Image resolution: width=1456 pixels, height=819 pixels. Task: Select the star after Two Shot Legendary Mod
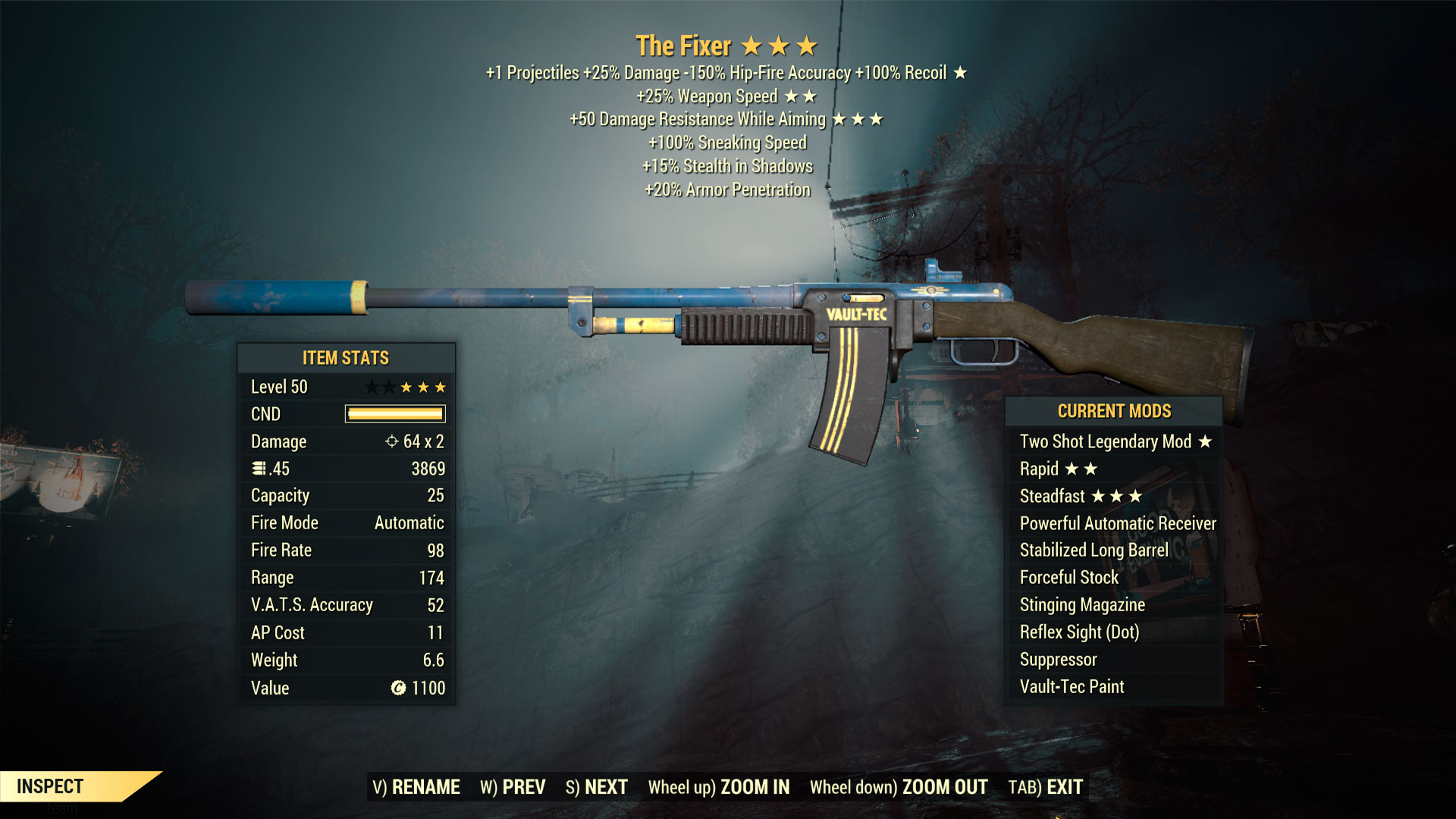pyautogui.click(x=1206, y=441)
